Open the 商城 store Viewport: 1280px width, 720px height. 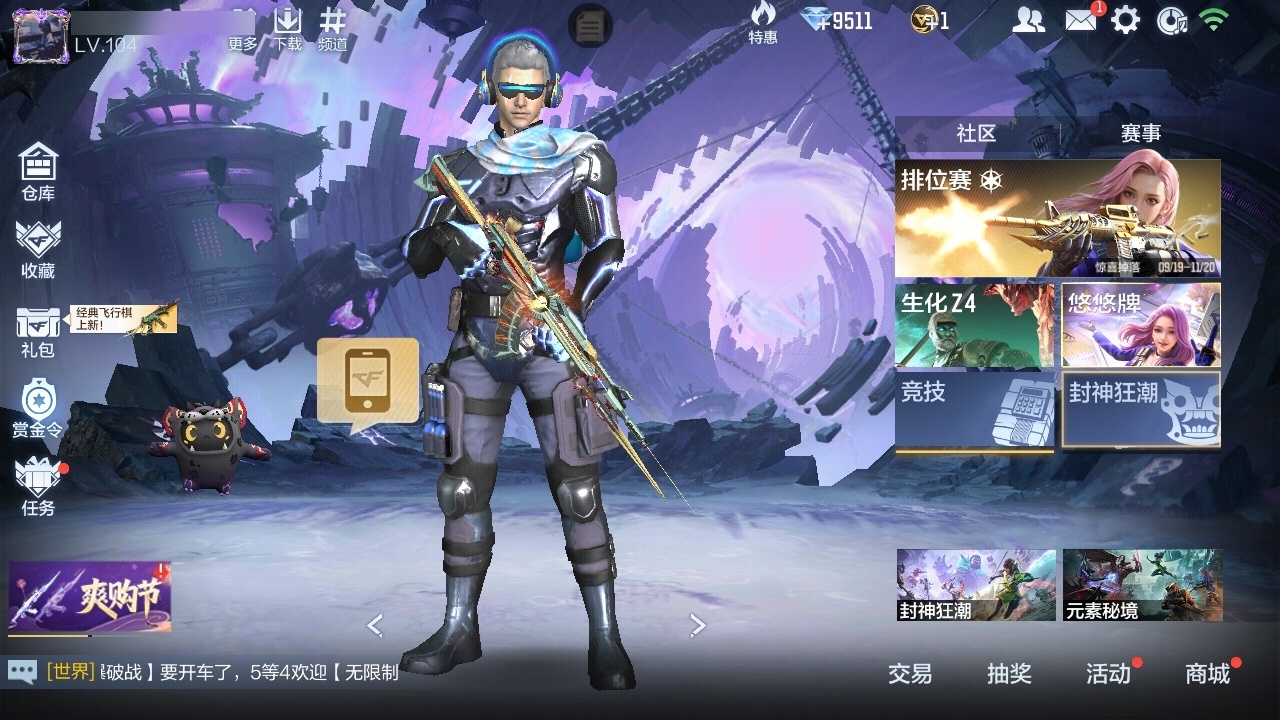(1208, 674)
